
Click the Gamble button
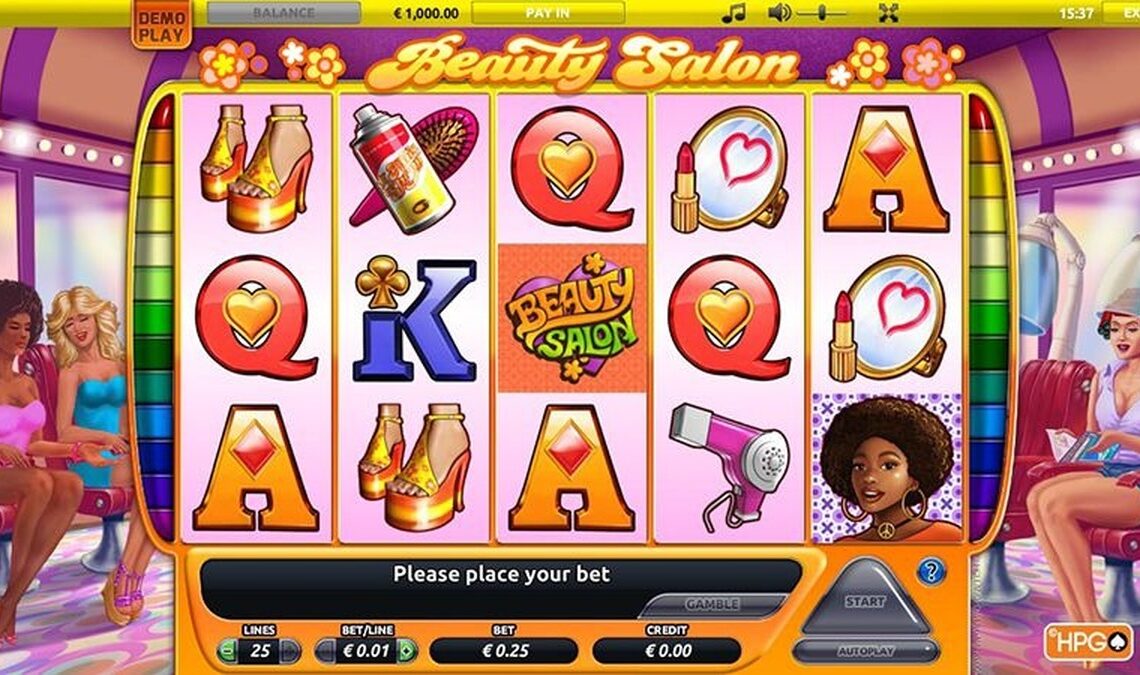coord(712,605)
